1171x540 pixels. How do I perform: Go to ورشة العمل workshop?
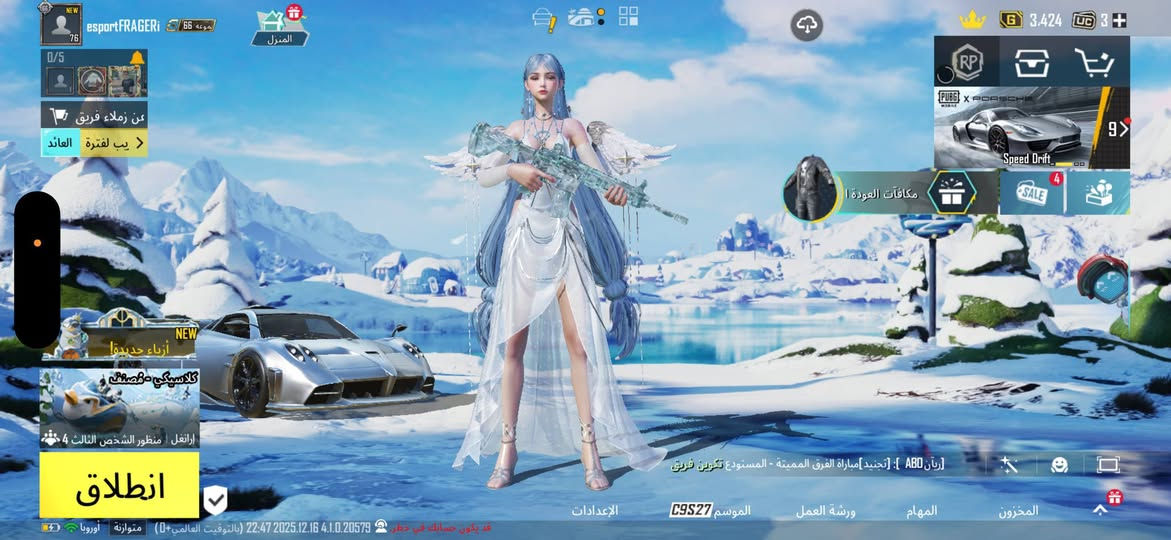(825, 510)
